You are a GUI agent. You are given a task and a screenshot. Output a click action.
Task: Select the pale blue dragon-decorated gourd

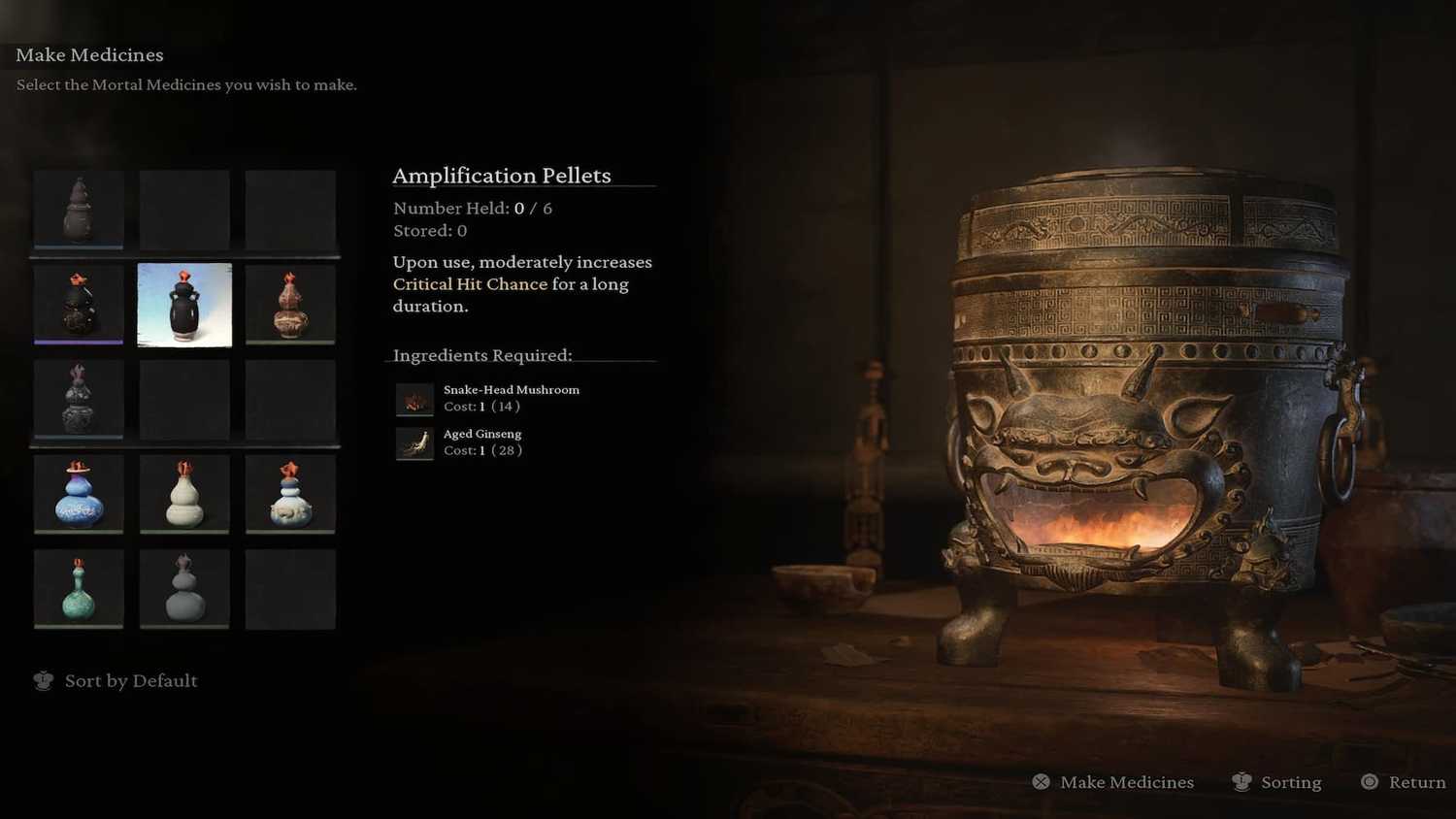click(290, 494)
